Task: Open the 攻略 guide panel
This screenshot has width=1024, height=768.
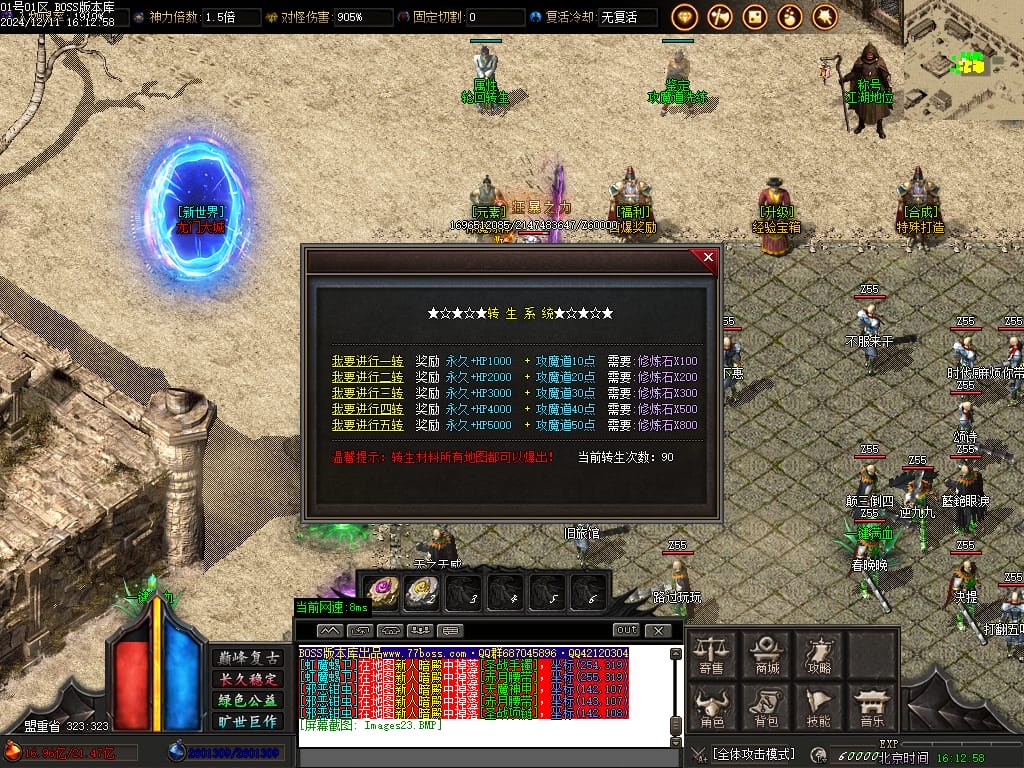Action: pyautogui.click(x=819, y=655)
